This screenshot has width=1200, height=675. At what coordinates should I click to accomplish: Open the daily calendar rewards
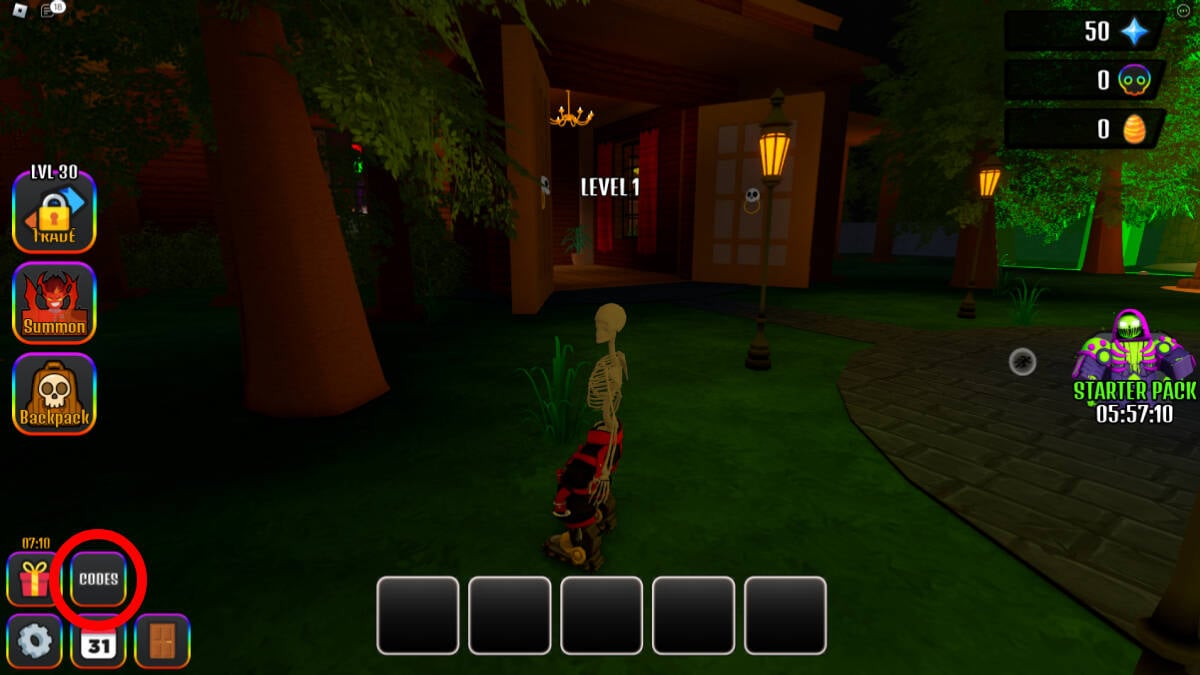[x=98, y=641]
